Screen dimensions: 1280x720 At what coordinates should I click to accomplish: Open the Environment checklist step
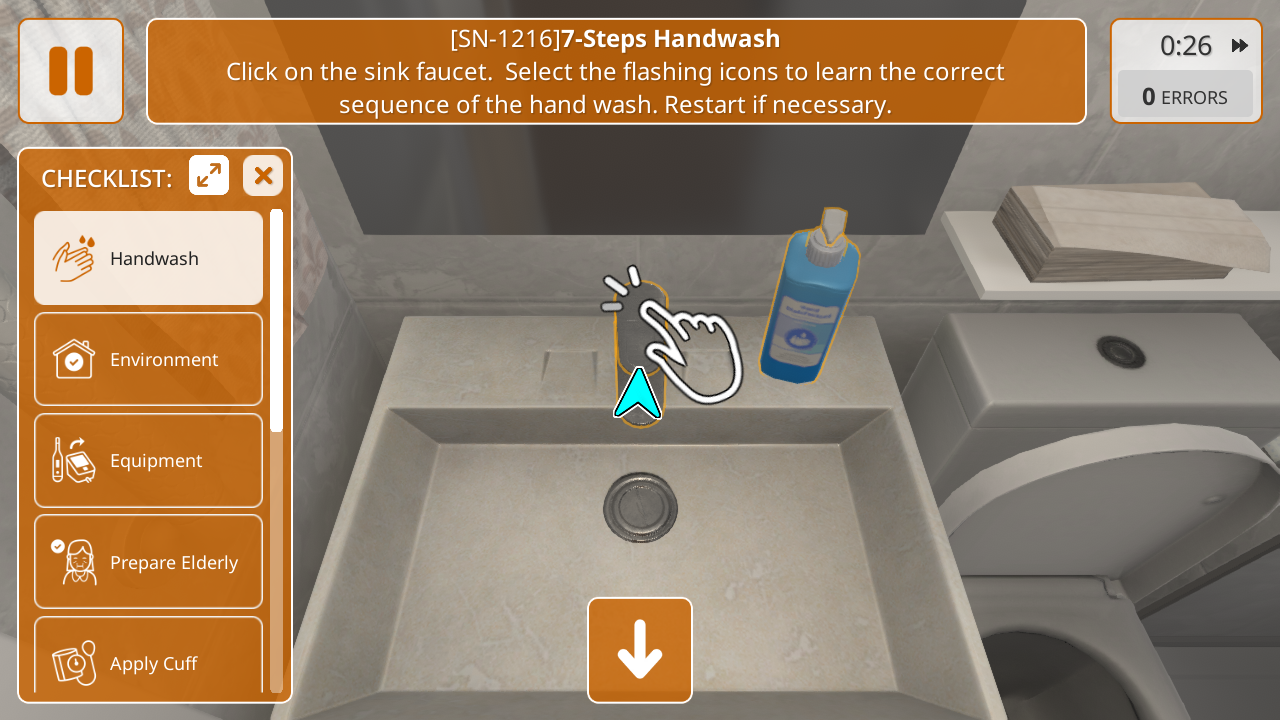[x=149, y=359]
